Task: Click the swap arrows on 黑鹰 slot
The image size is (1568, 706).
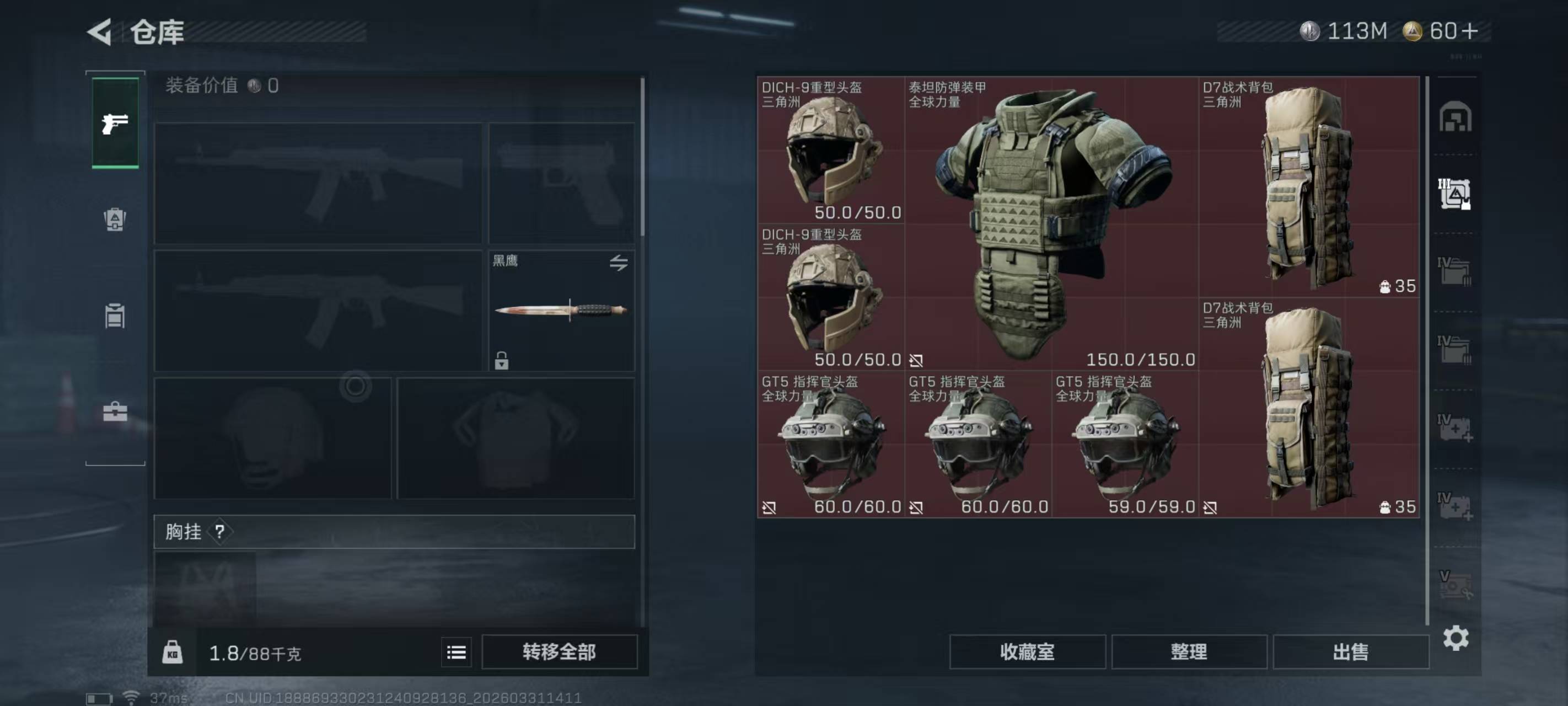Action: pyautogui.click(x=619, y=263)
